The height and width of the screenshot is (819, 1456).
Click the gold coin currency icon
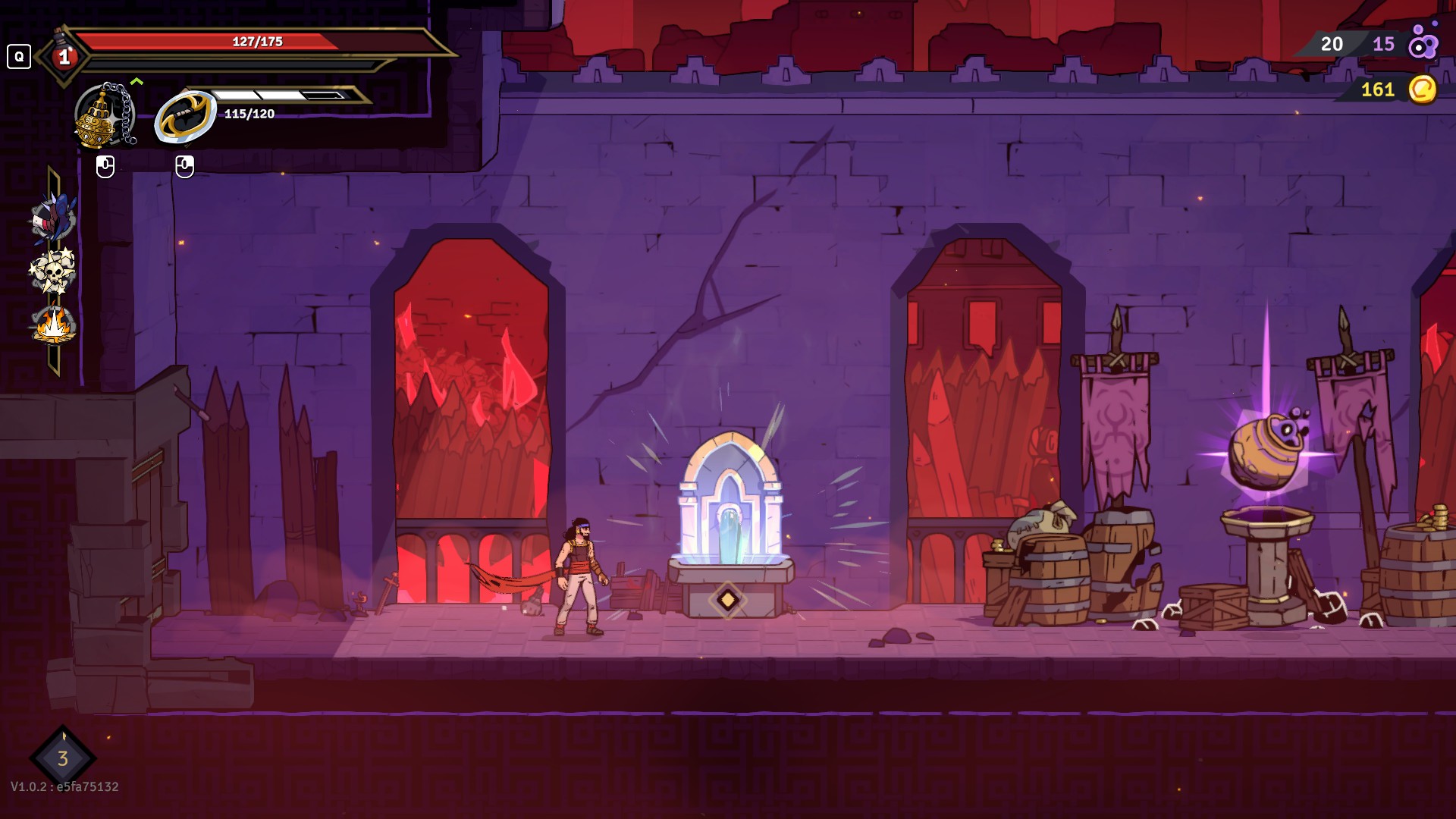(1422, 89)
